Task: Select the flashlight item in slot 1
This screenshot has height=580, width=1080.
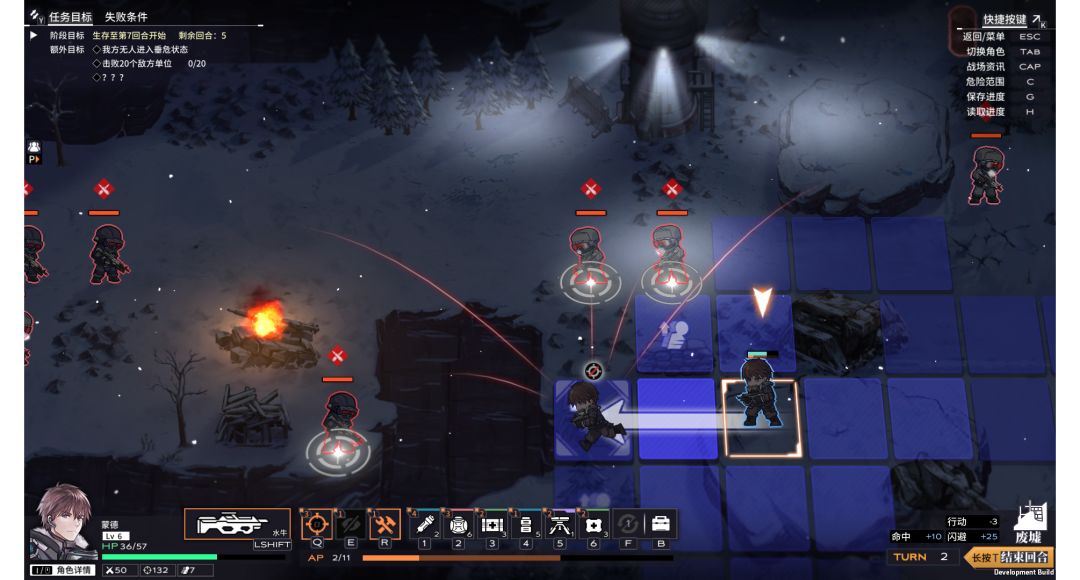Action: [424, 524]
